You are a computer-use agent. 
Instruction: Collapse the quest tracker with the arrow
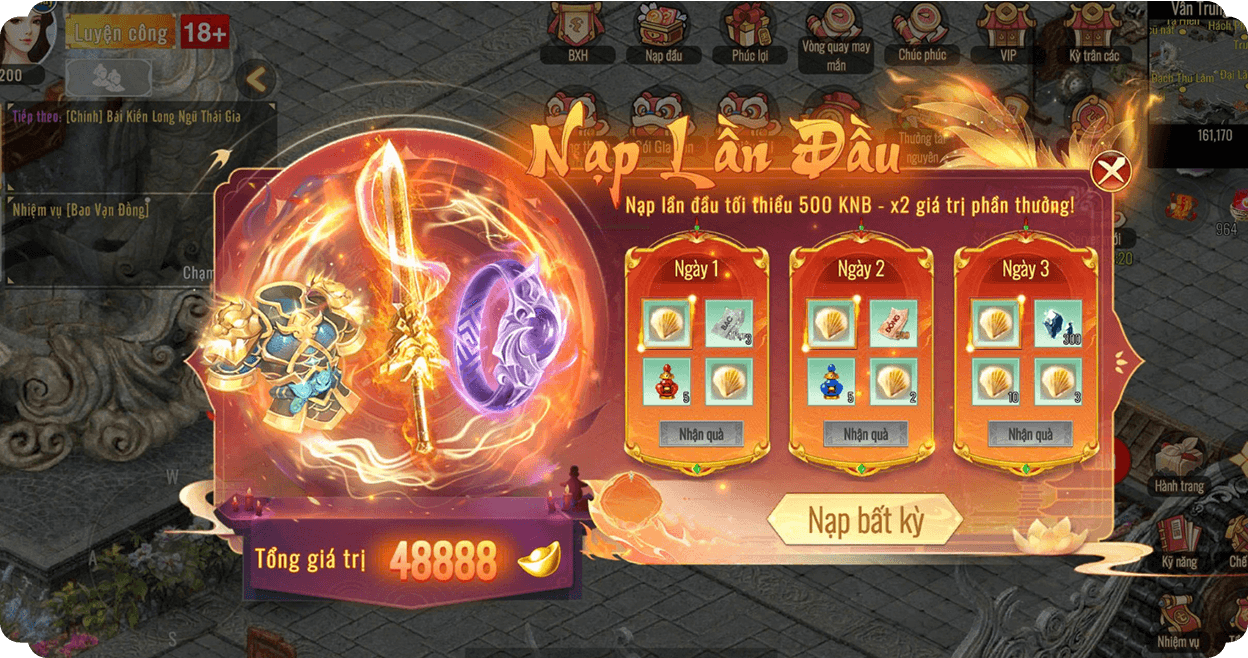pyautogui.click(x=257, y=79)
